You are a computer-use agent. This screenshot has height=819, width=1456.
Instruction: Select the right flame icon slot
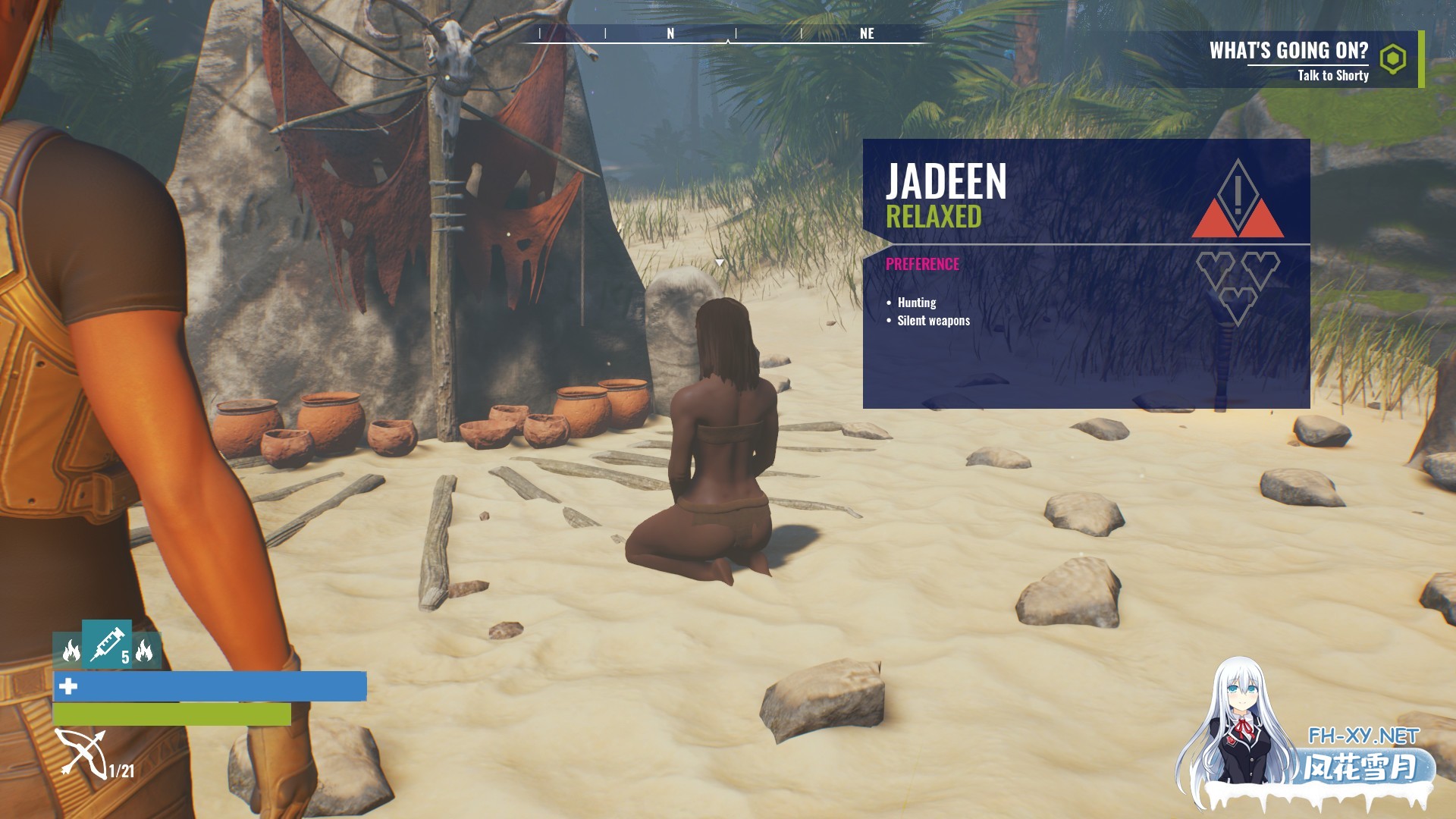(145, 651)
